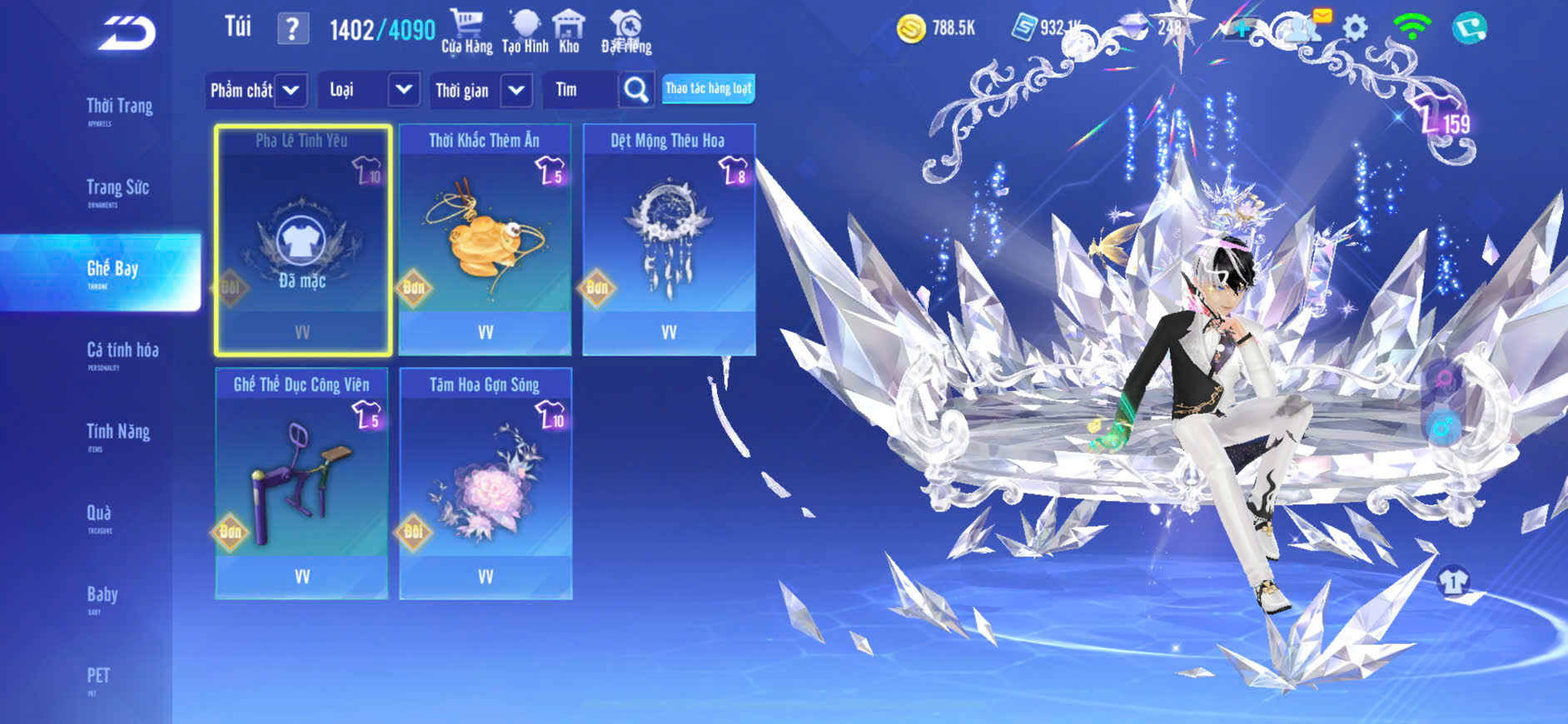Open the bag help question mark

(x=291, y=29)
